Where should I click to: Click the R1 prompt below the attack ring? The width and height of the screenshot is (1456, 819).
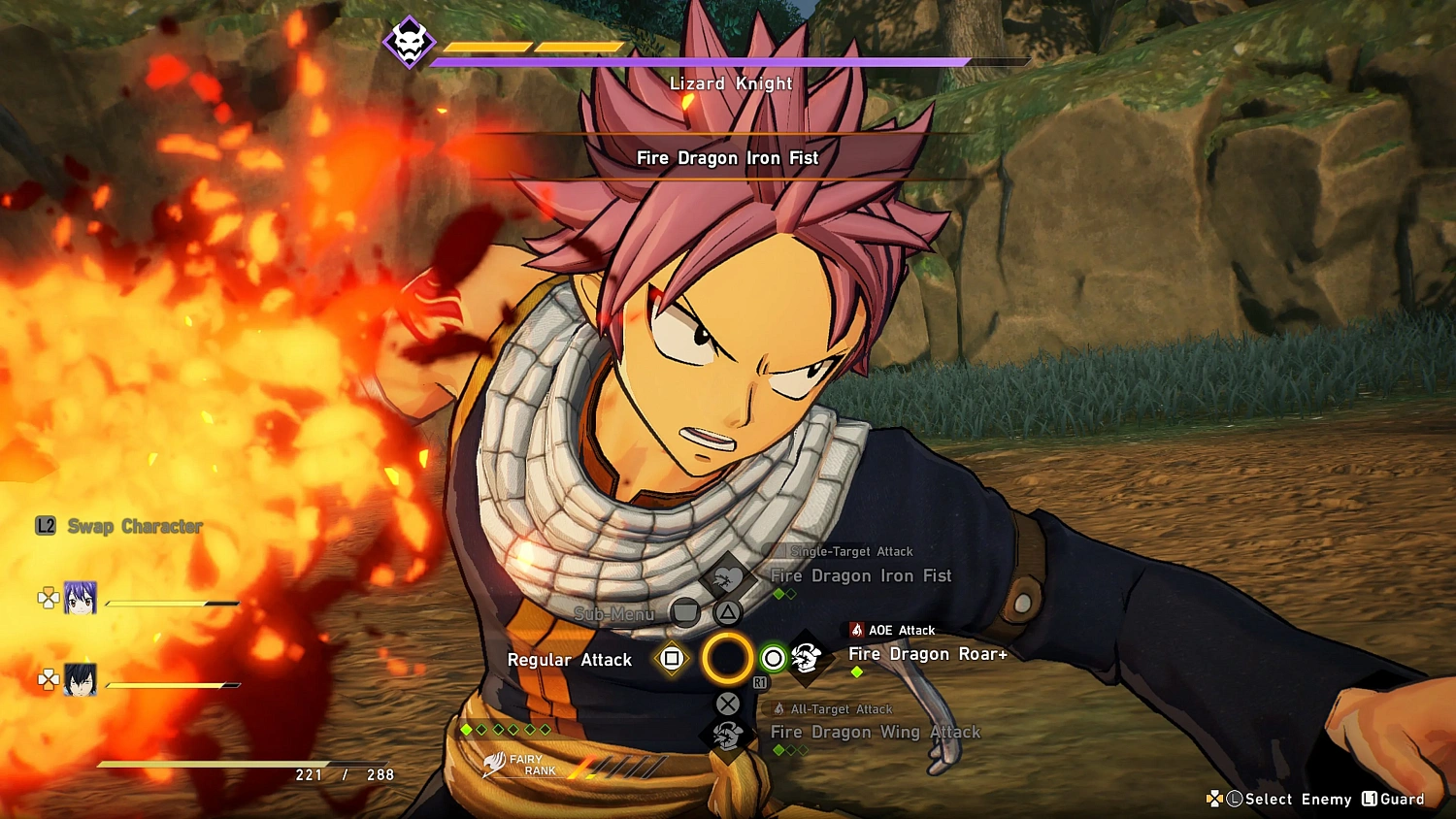(761, 680)
